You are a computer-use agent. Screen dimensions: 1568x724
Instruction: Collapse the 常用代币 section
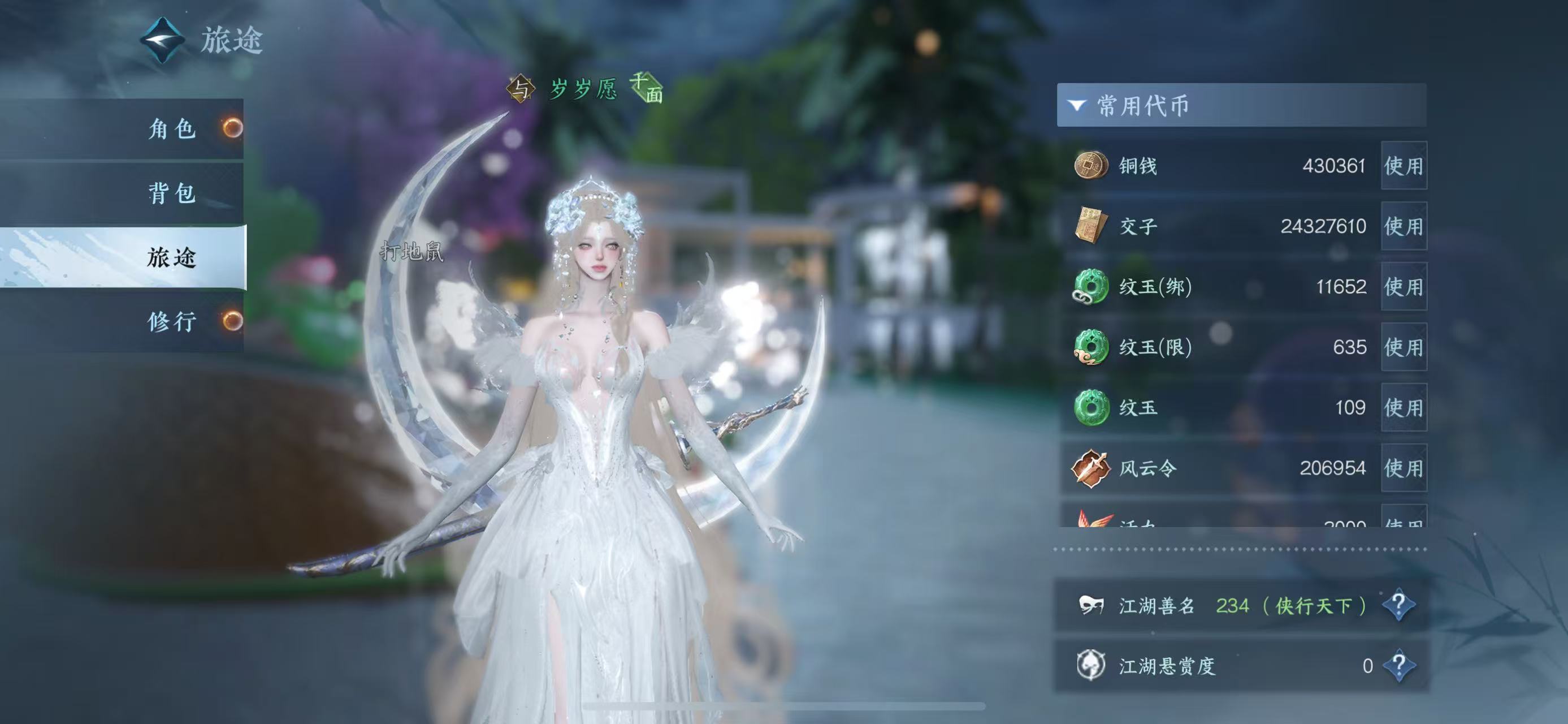pyautogui.click(x=1077, y=105)
